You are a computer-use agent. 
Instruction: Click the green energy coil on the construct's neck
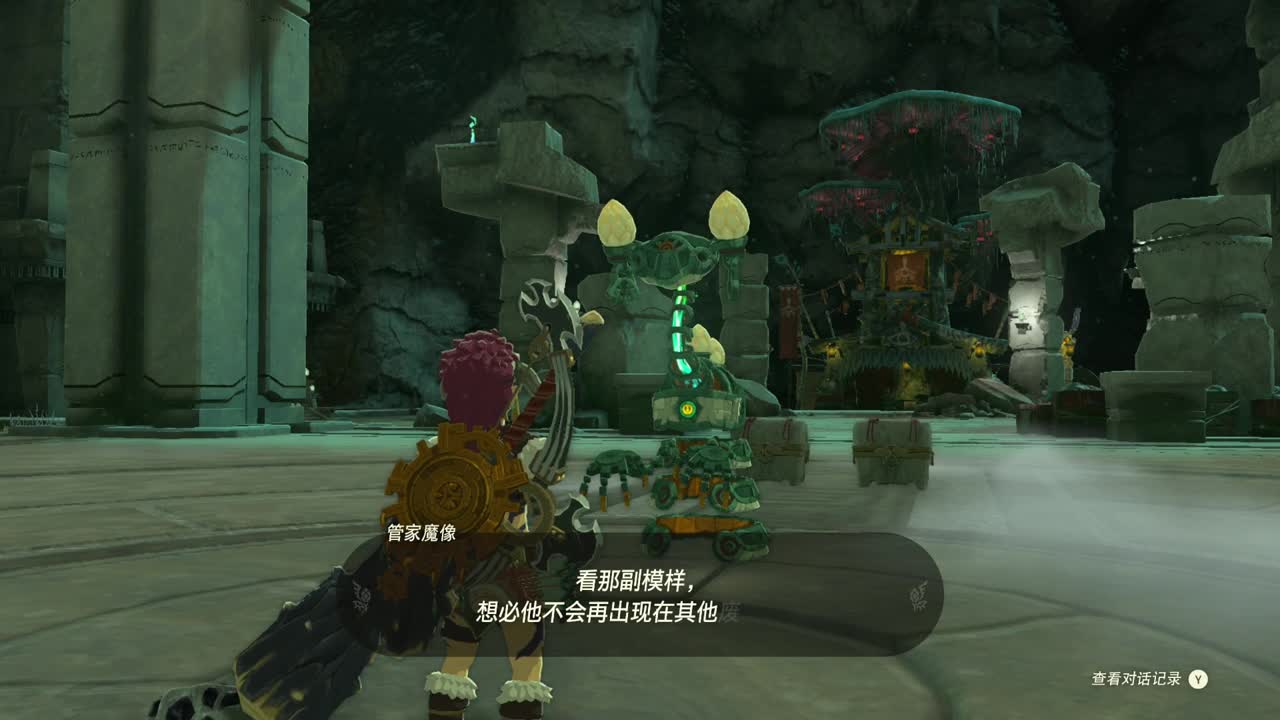pyautogui.click(x=681, y=330)
